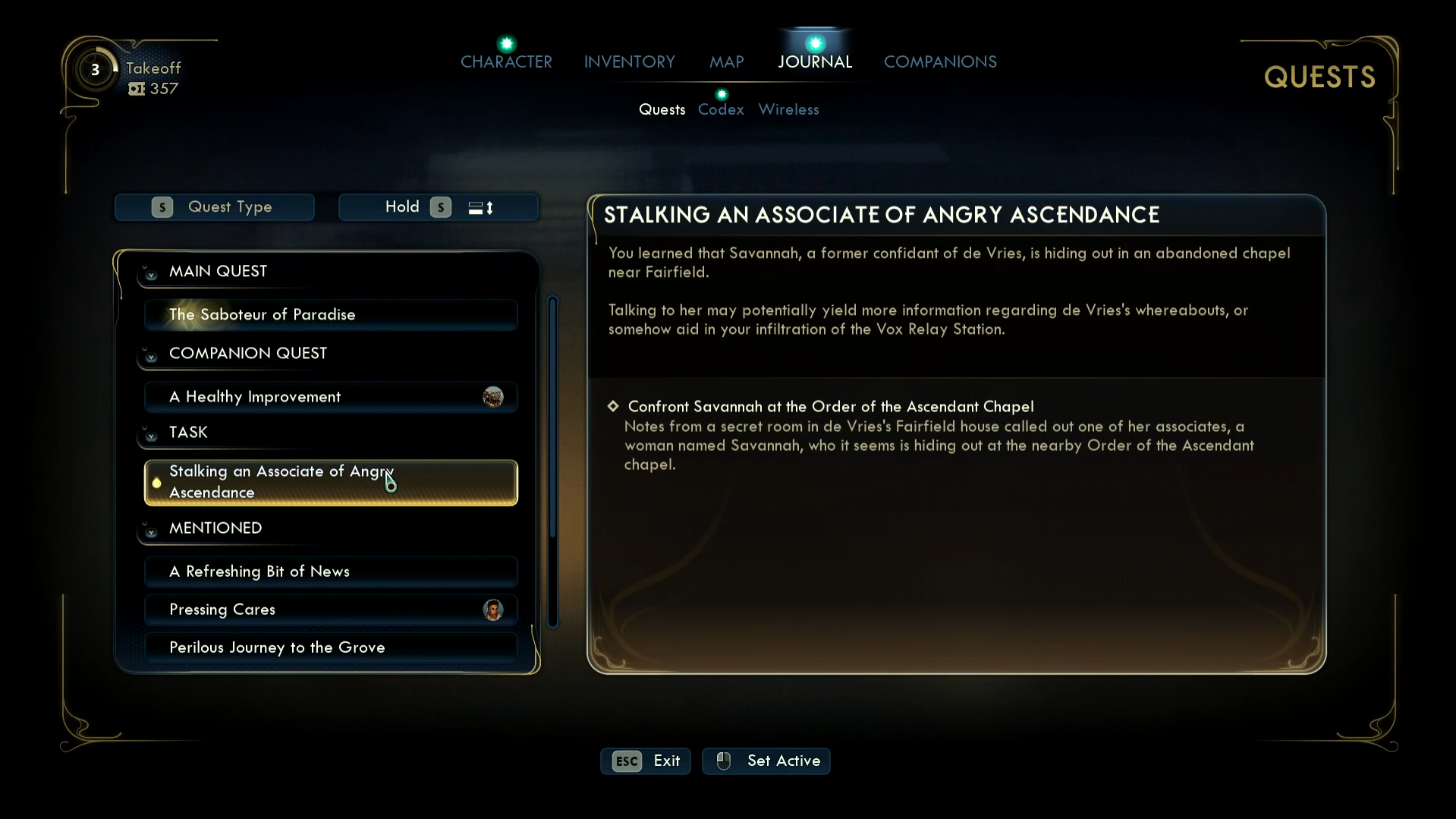Open the Companions tab
Image resolution: width=1456 pixels, height=819 pixels.
940,61
